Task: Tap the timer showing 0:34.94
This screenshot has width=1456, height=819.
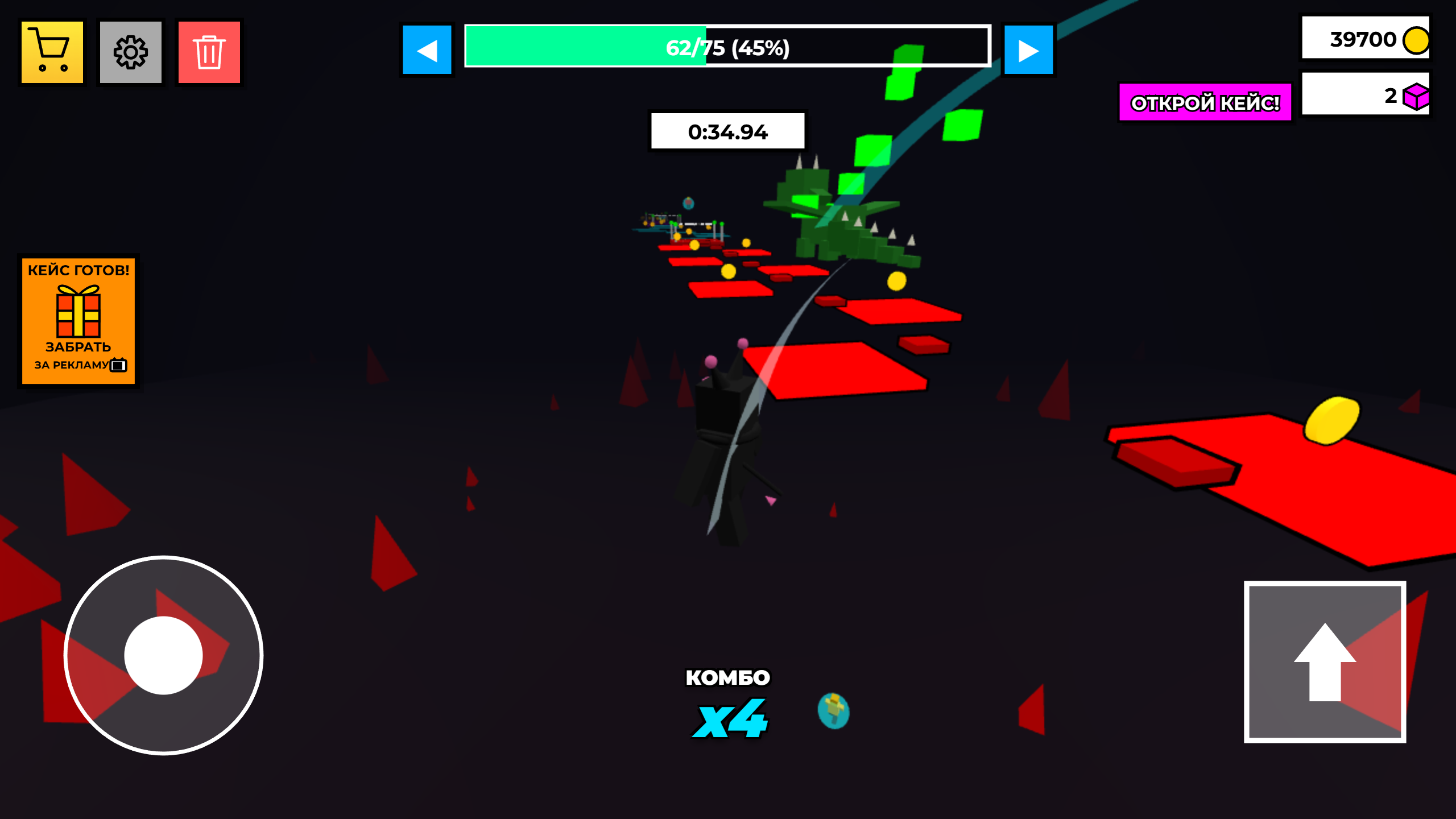Action: pos(728,131)
